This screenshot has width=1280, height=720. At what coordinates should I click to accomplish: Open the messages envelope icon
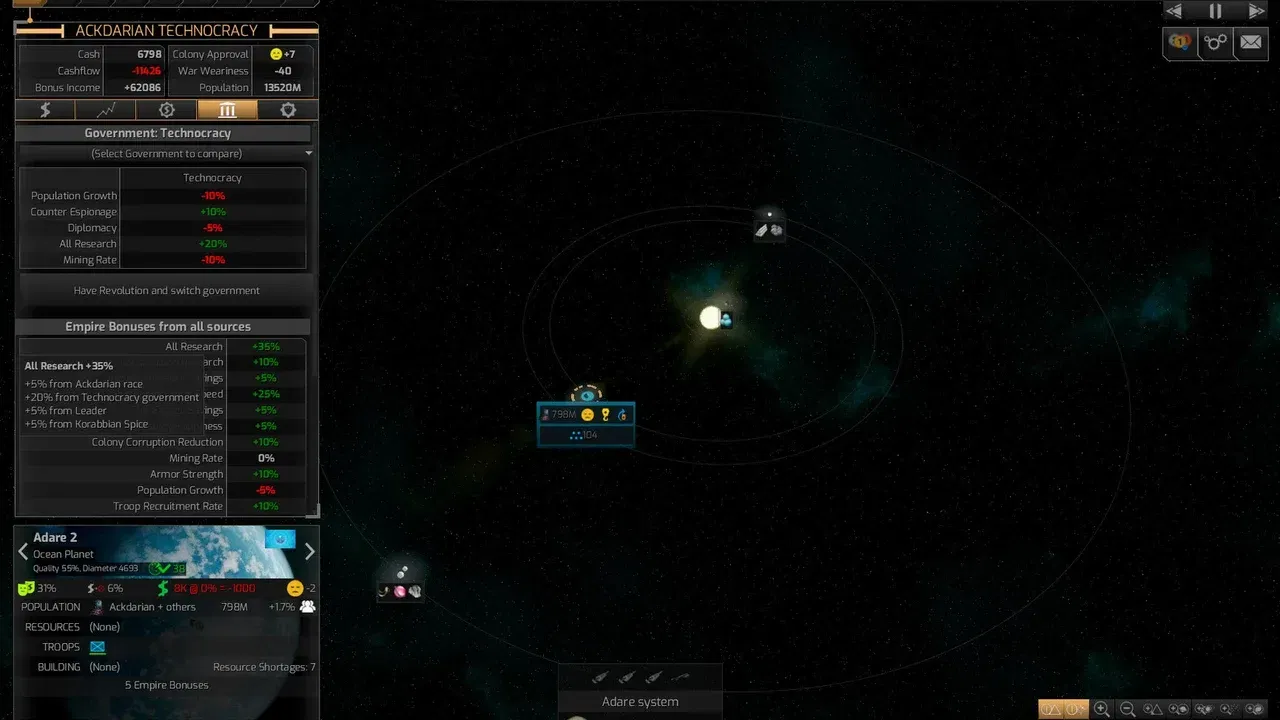coord(1251,43)
